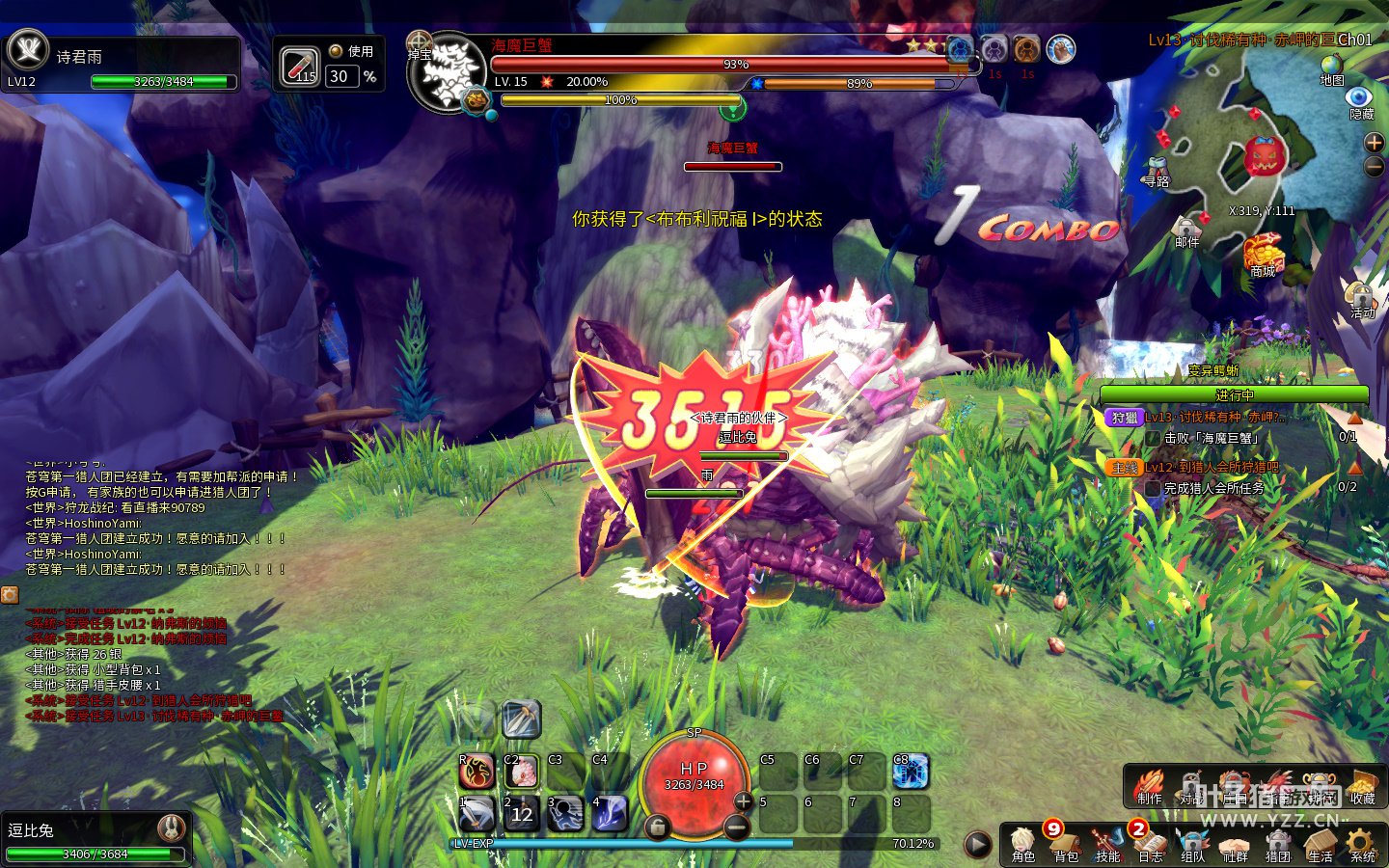Open the 生活 life skills menu
Image resolution: width=1389 pixels, height=868 pixels.
coord(1320,843)
